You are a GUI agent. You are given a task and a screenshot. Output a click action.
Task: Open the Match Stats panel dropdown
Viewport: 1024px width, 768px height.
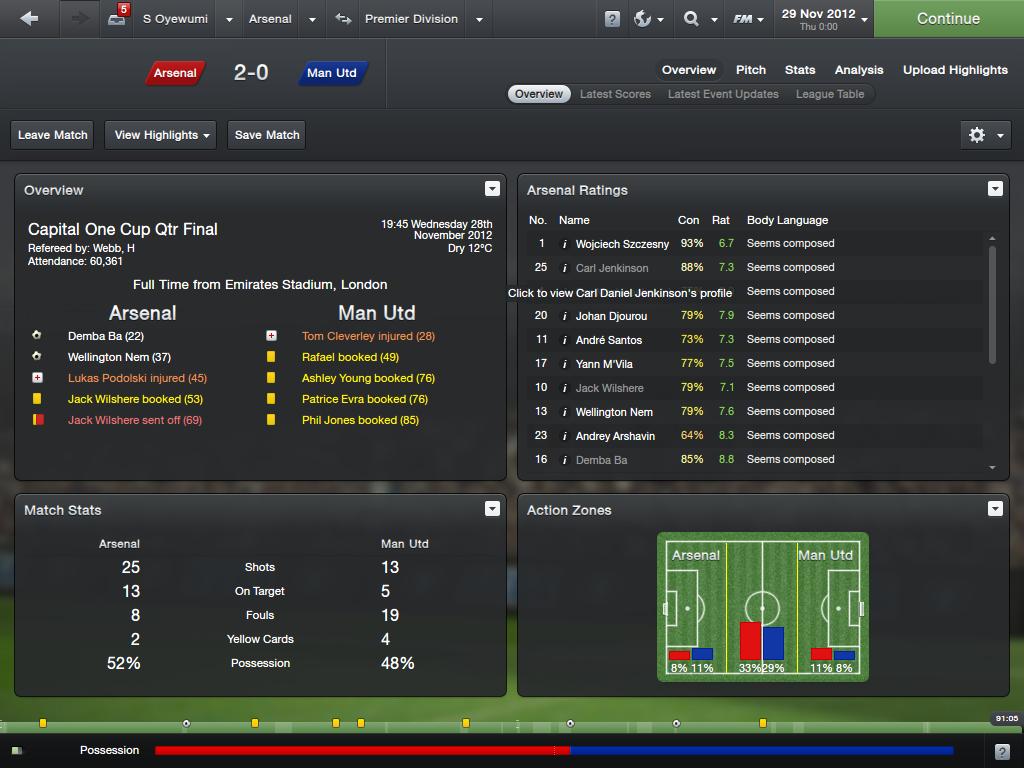tap(492, 509)
